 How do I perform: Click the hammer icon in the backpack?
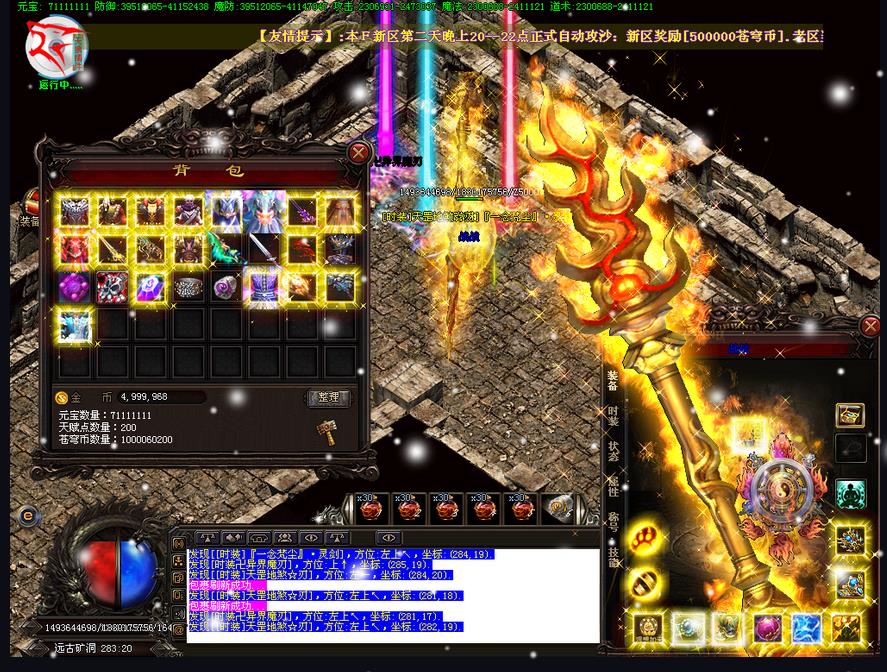(326, 429)
